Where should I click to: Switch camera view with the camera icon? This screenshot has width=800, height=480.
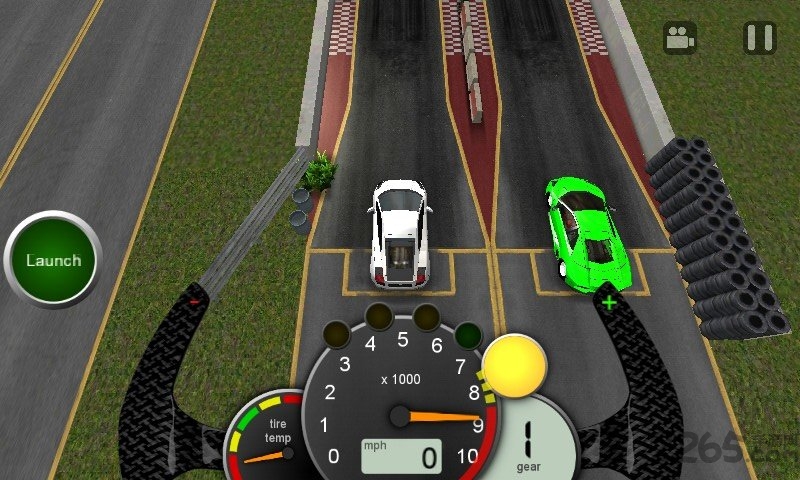pos(680,38)
